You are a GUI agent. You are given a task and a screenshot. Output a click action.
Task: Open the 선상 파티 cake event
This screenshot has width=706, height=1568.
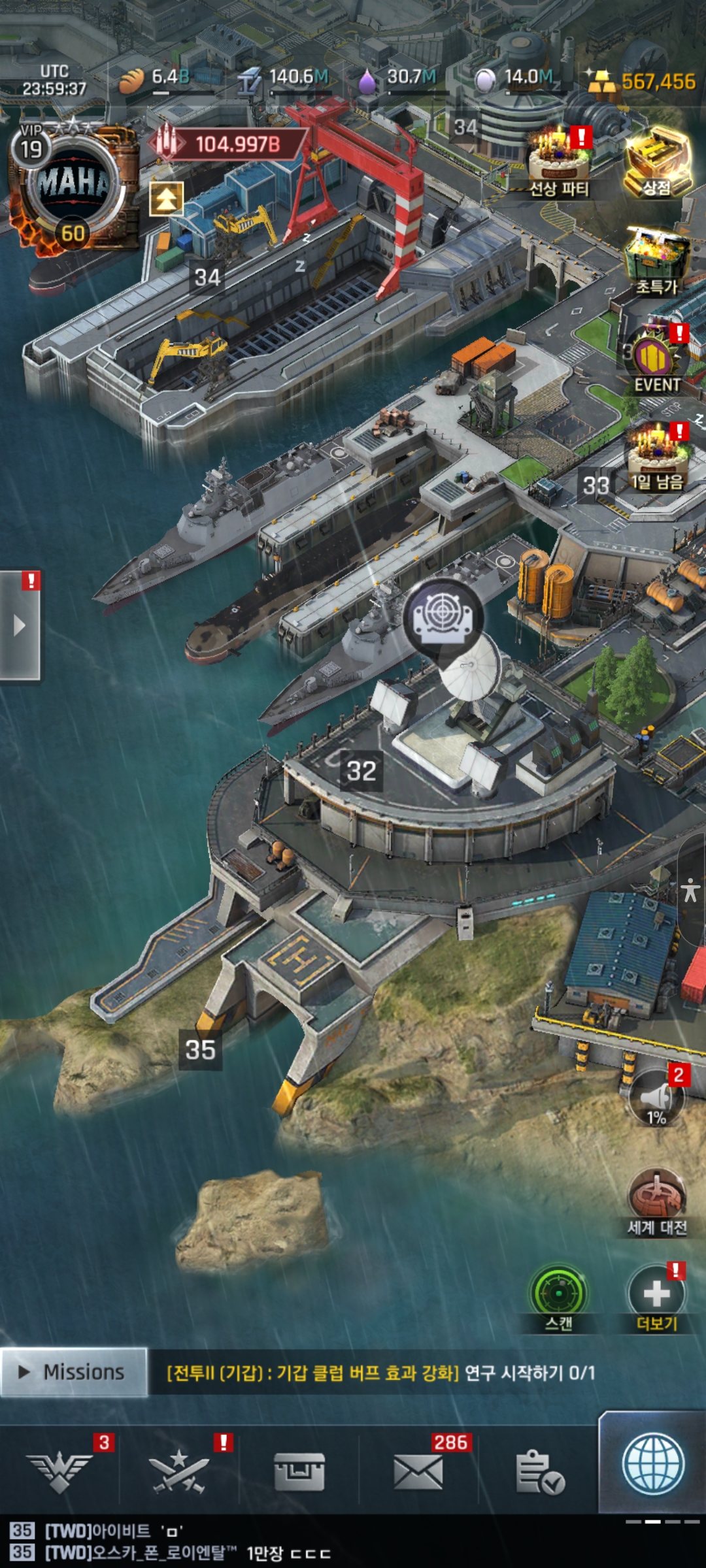coord(559,160)
